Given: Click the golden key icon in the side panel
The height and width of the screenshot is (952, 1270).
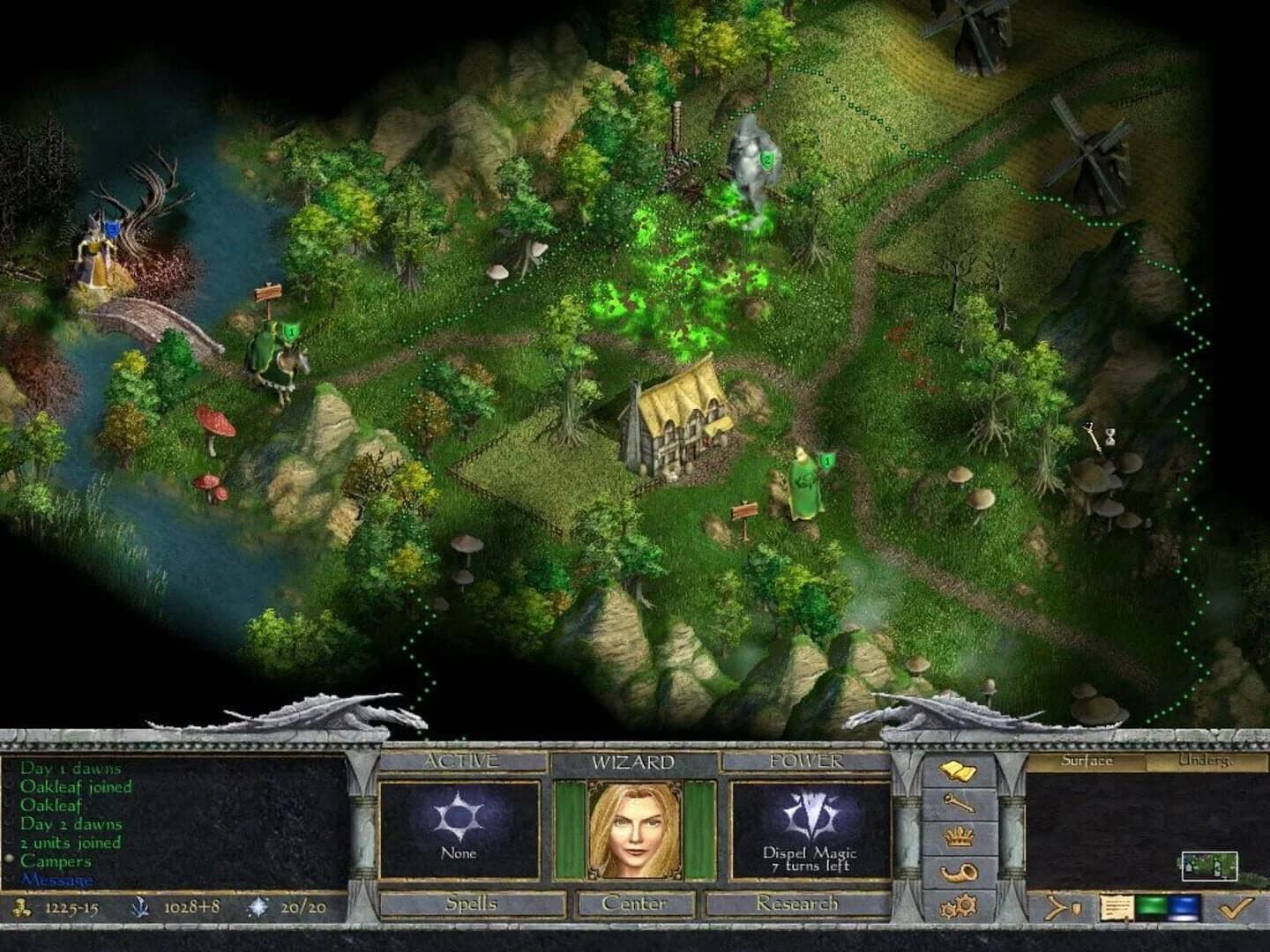Looking at the screenshot, I should (960, 804).
